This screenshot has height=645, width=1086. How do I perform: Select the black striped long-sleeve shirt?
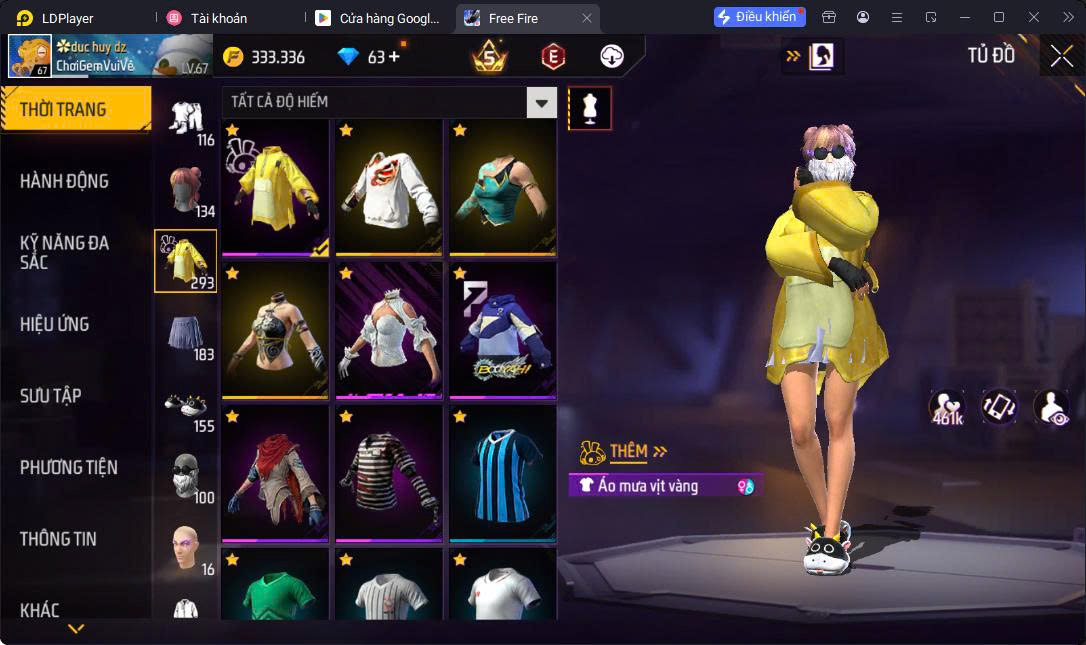click(x=389, y=472)
